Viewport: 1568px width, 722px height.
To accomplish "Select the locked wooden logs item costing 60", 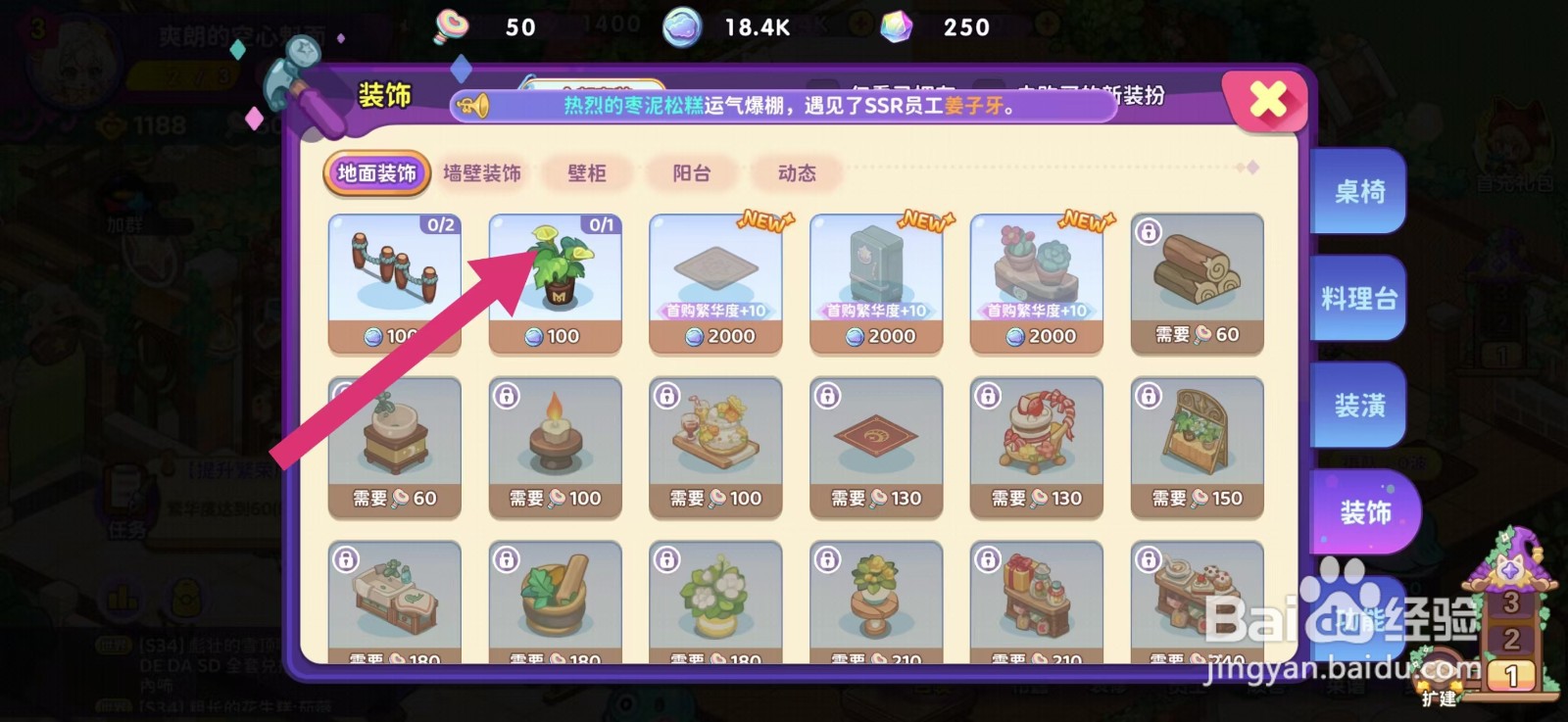I will (1197, 279).
